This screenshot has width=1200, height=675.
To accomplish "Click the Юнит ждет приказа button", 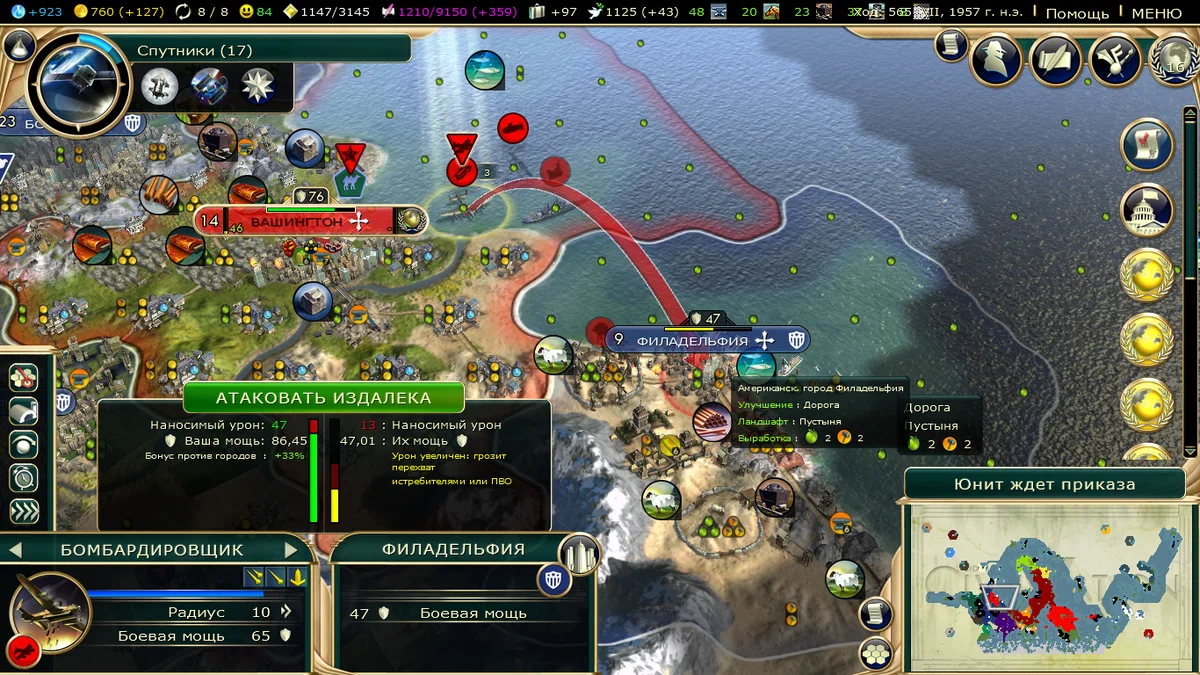I will click(x=1045, y=484).
